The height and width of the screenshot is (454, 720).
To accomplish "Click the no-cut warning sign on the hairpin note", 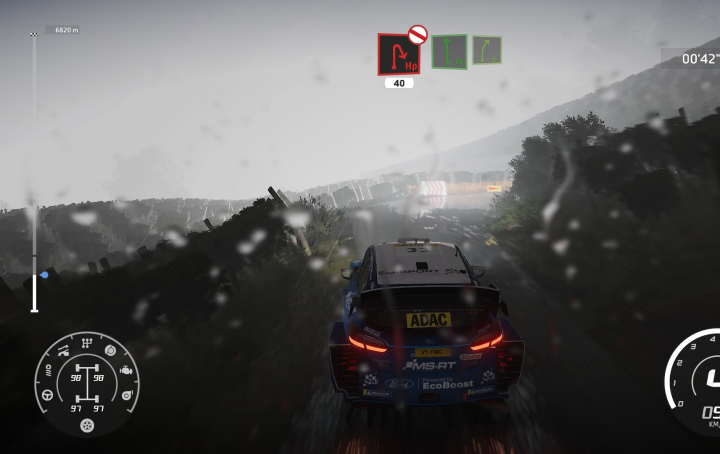I will [418, 35].
